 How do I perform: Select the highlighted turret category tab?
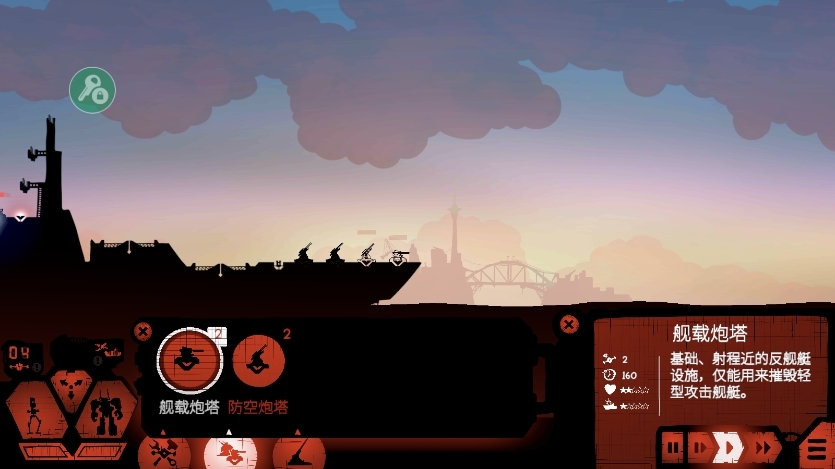(x=230, y=453)
